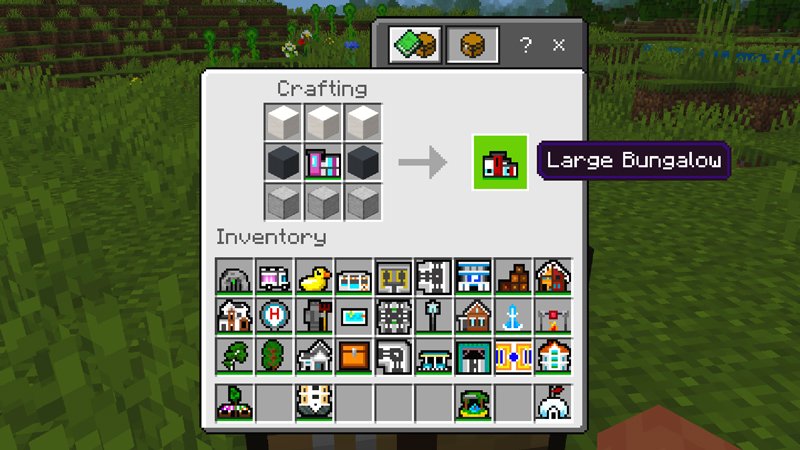This screenshot has width=800, height=450.
Task: Select the pink building in the crafting grid
Action: [x=324, y=162]
